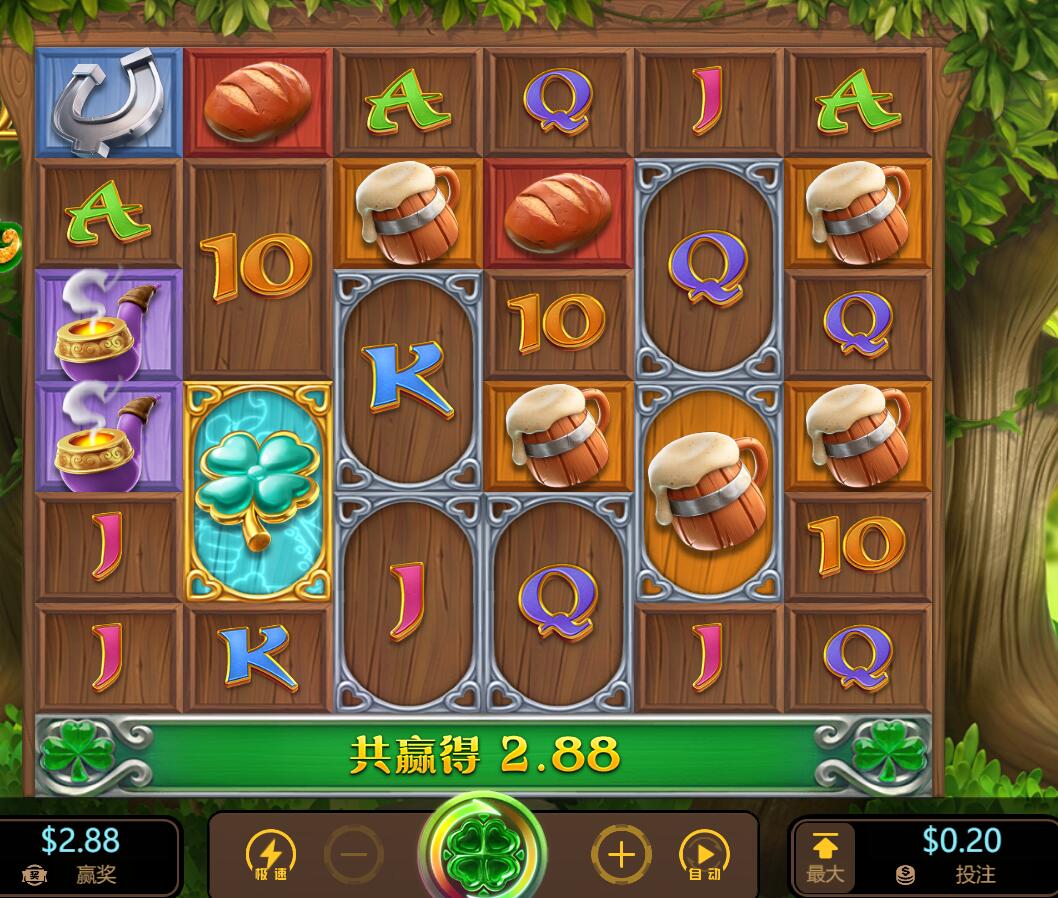
Task: Start autoplay with the 自动 button
Action: coord(704,856)
